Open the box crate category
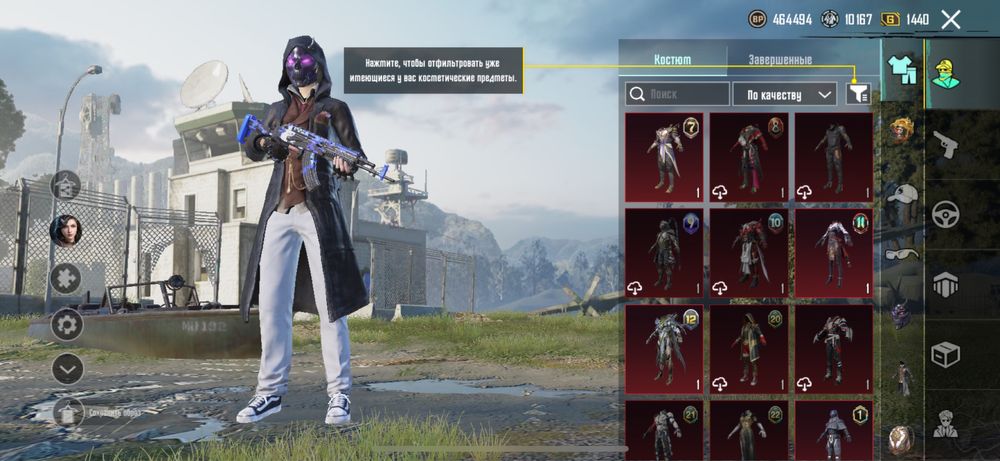 click(946, 353)
